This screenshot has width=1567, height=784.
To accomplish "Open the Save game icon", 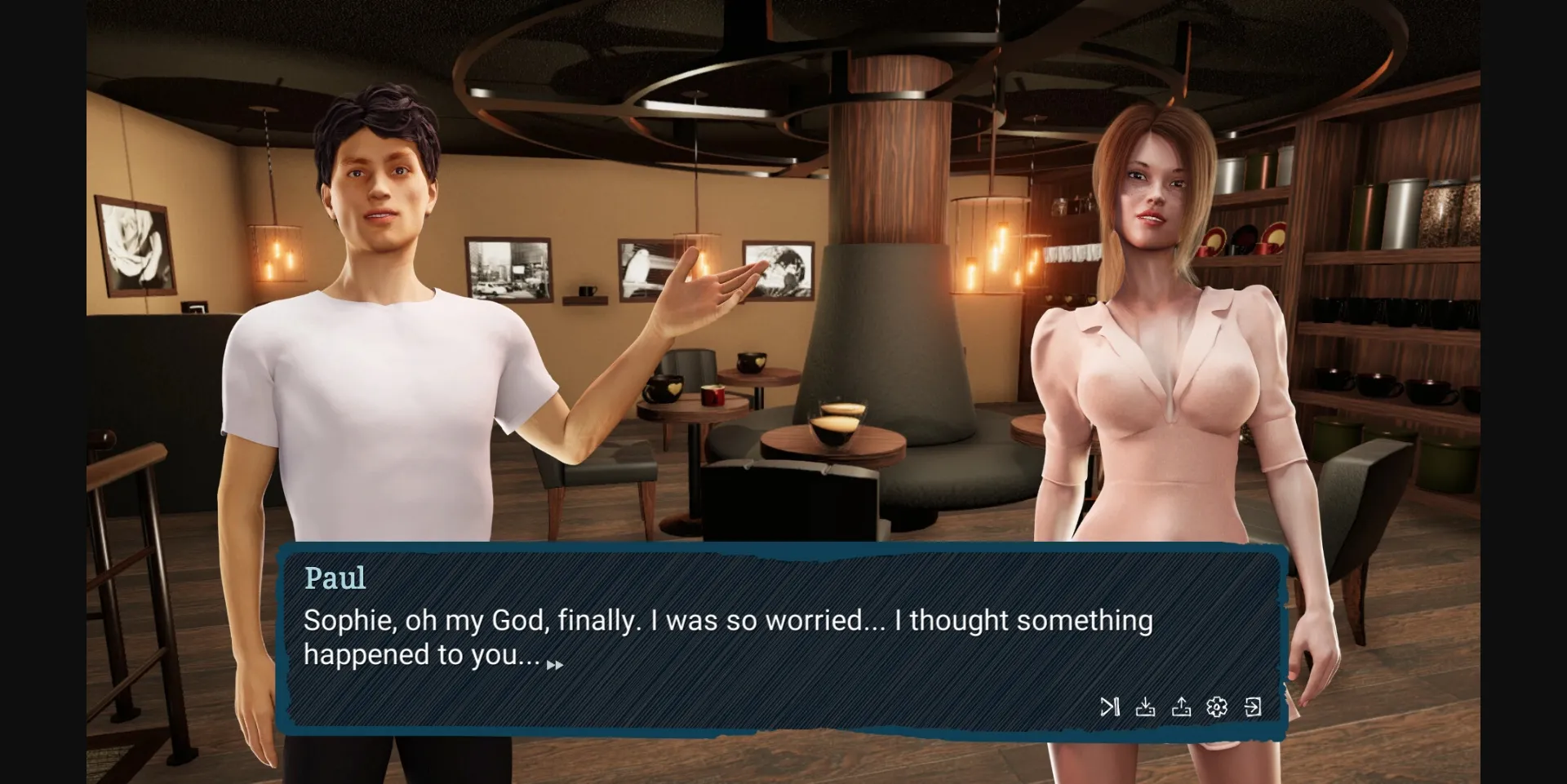I will [x=1146, y=706].
